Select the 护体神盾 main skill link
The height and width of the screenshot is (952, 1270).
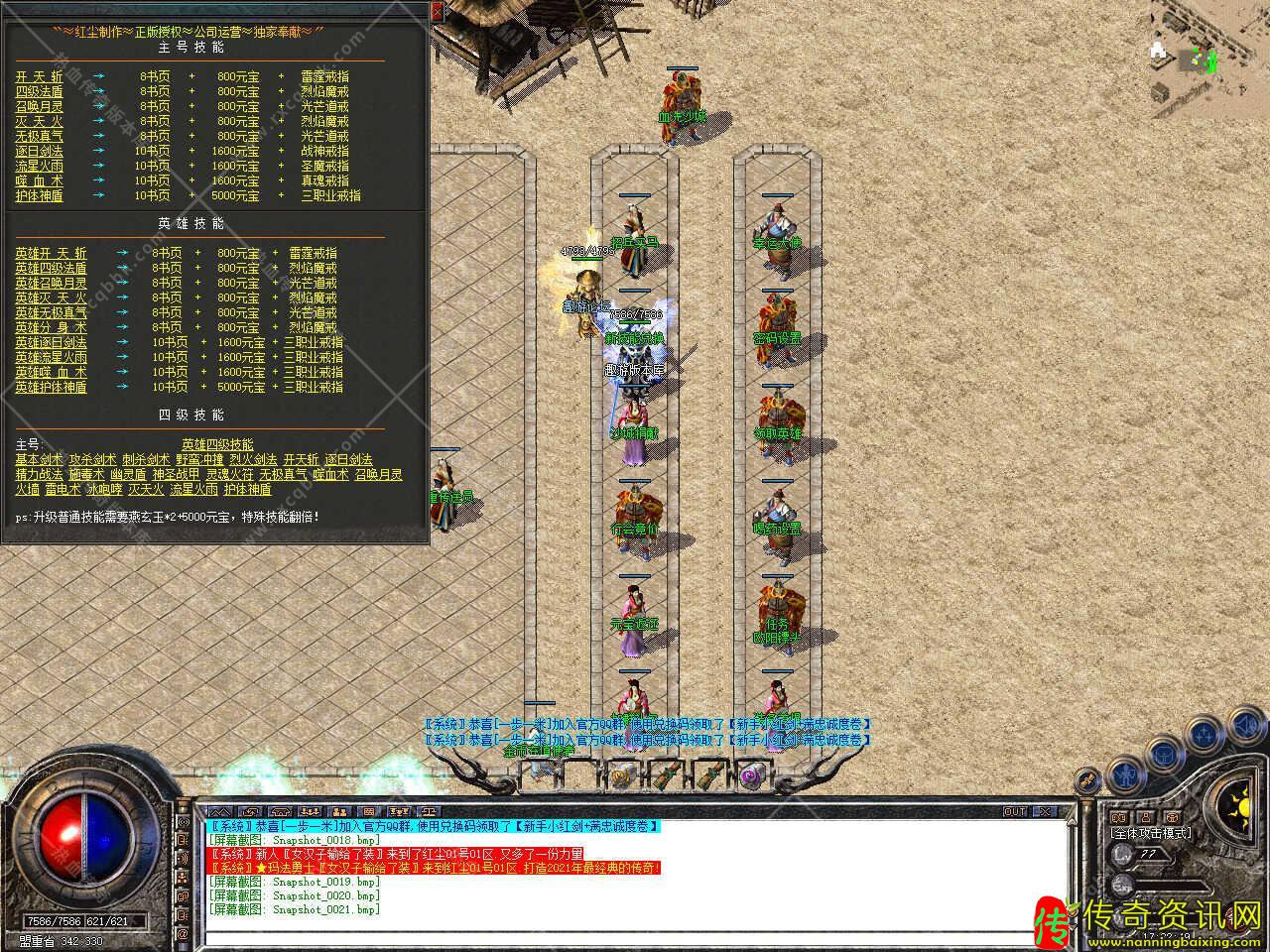click(x=39, y=195)
